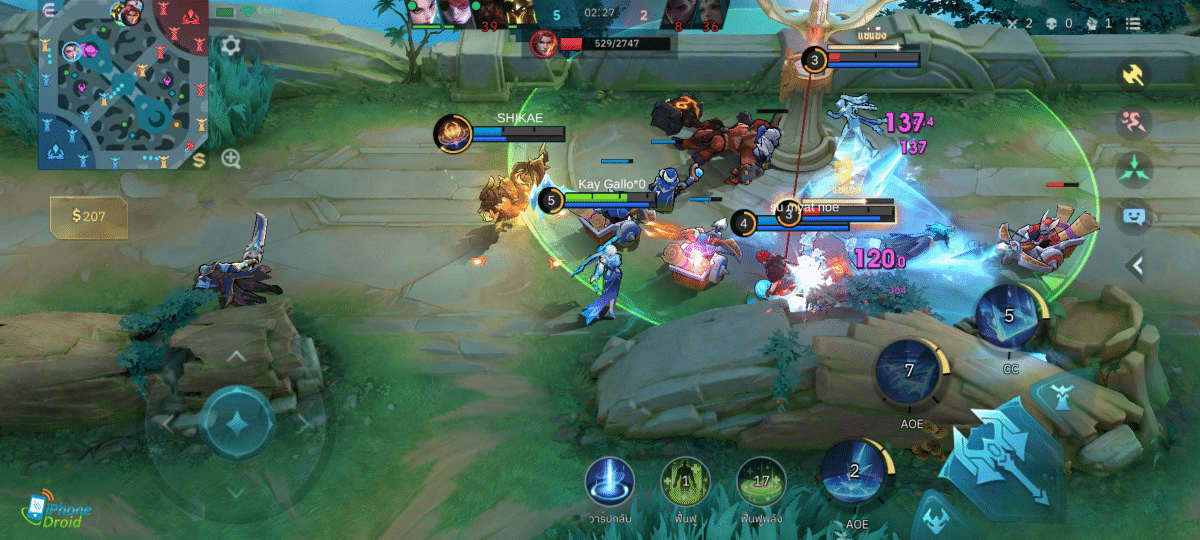This screenshot has width=1200, height=540.
Task: Tap the attack-minion button beside basic attack
Action: coord(935,515)
